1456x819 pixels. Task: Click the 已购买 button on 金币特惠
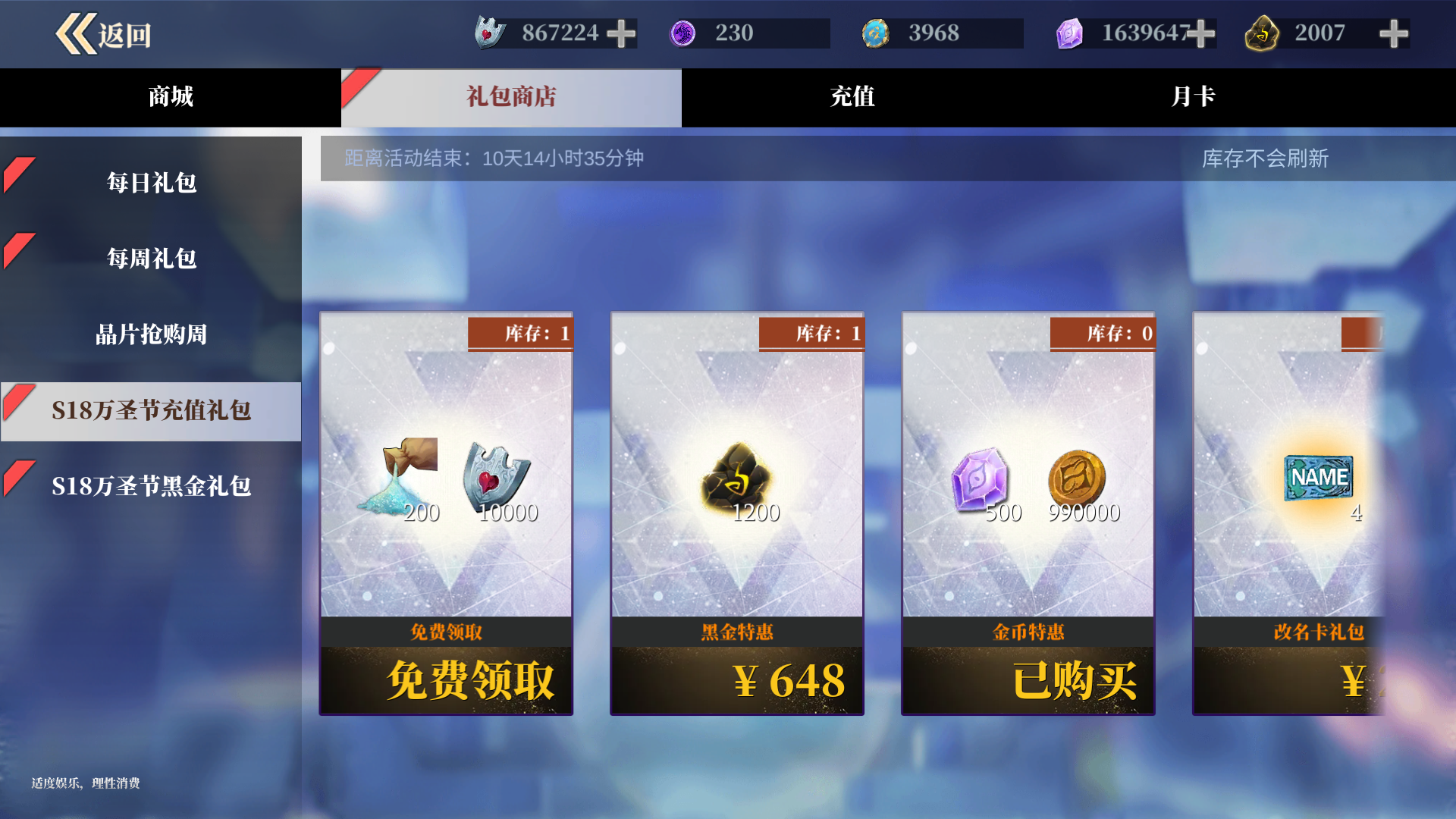[1028, 681]
